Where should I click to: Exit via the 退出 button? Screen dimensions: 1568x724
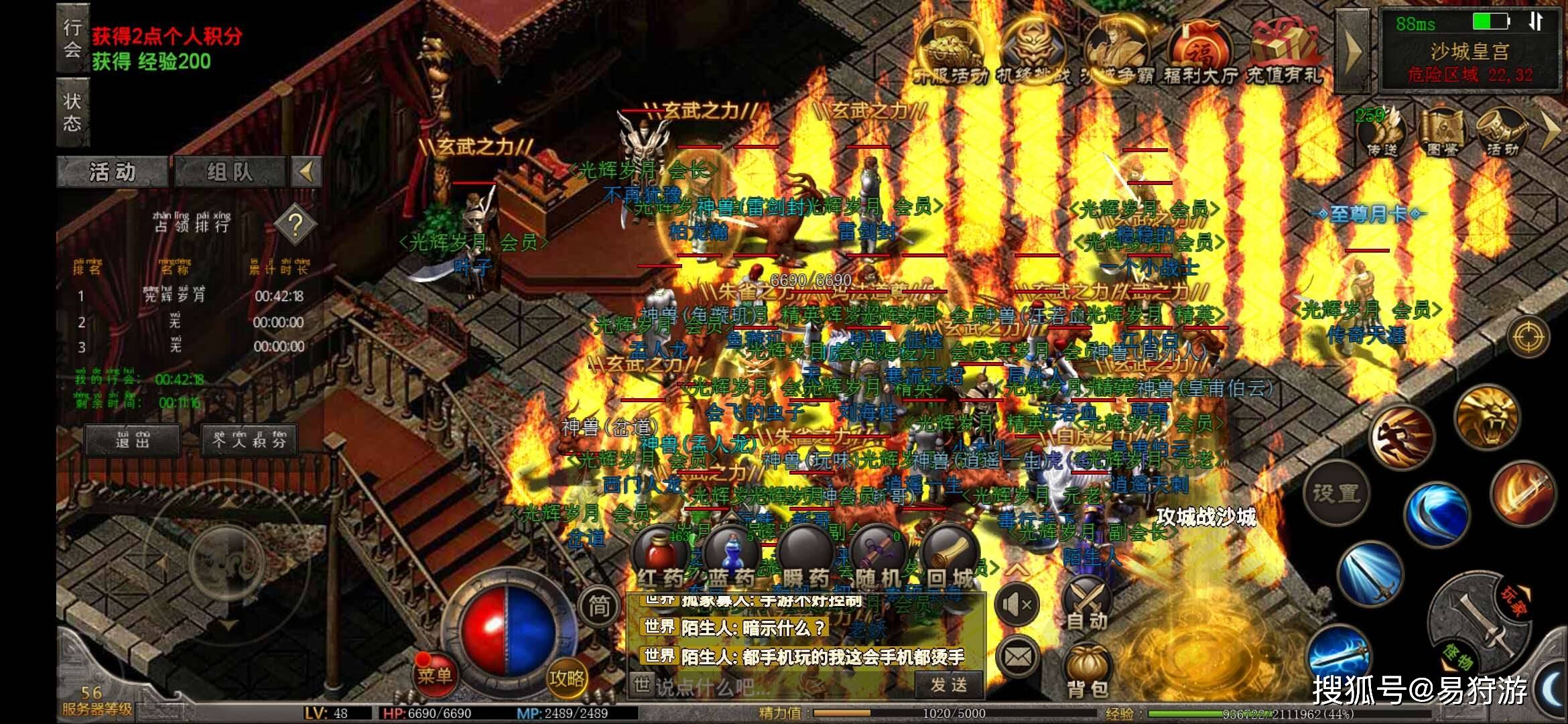tap(132, 440)
